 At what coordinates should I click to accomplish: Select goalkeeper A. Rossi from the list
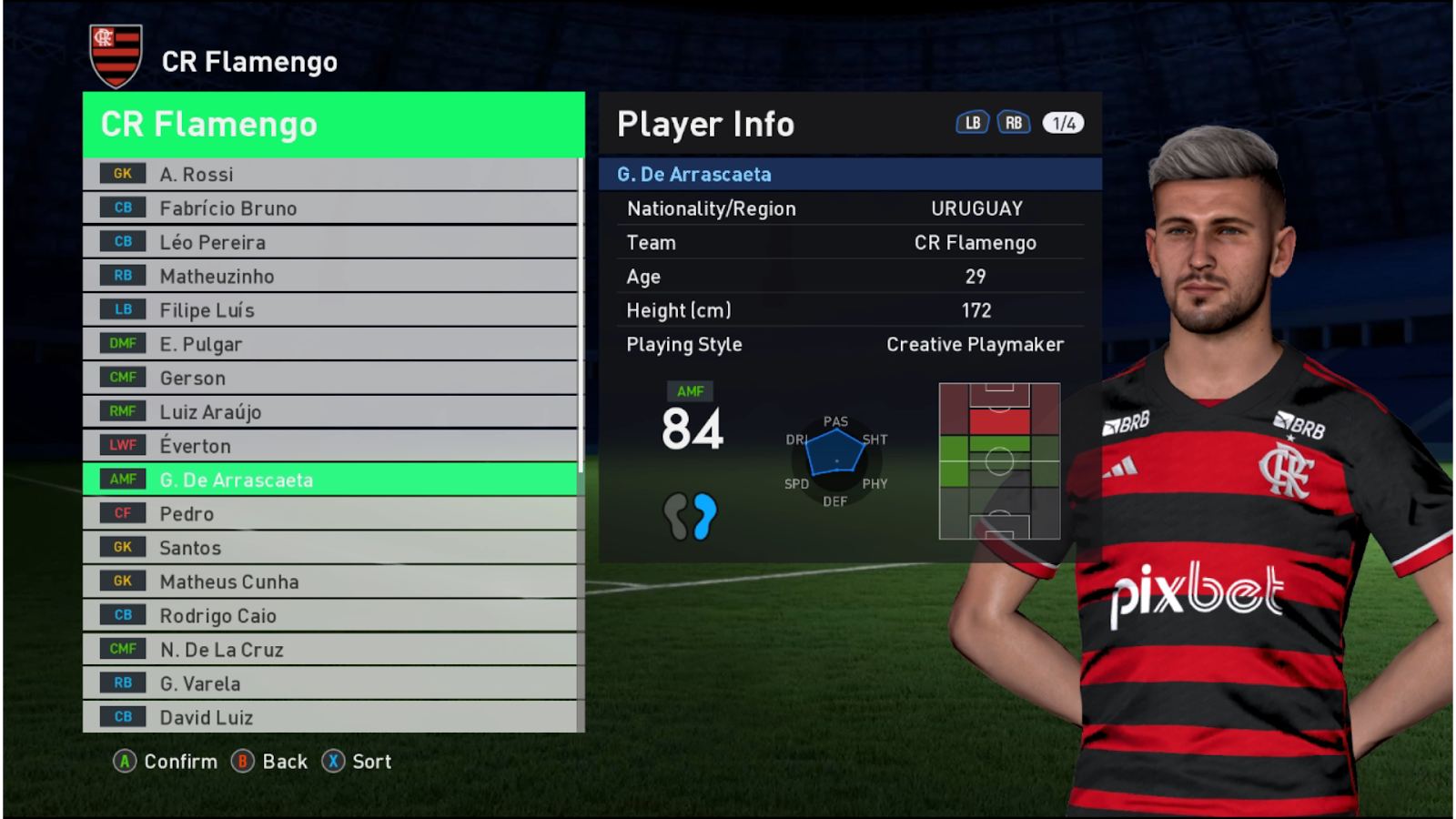(329, 175)
